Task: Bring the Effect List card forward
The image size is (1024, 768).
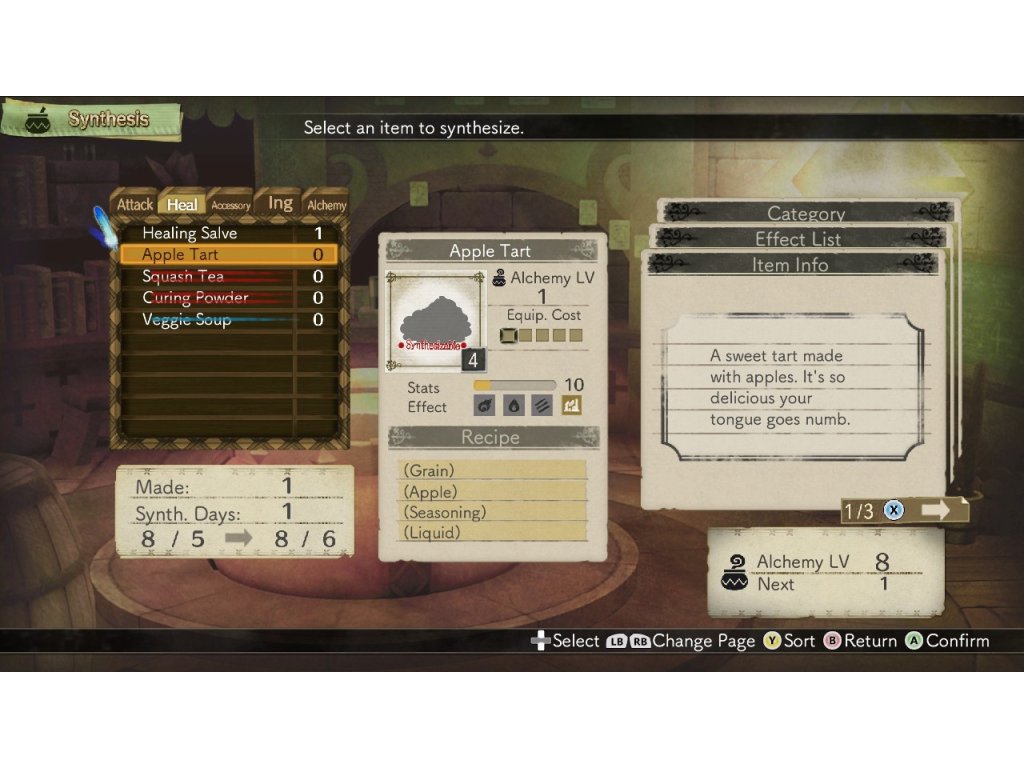Action: (x=799, y=239)
